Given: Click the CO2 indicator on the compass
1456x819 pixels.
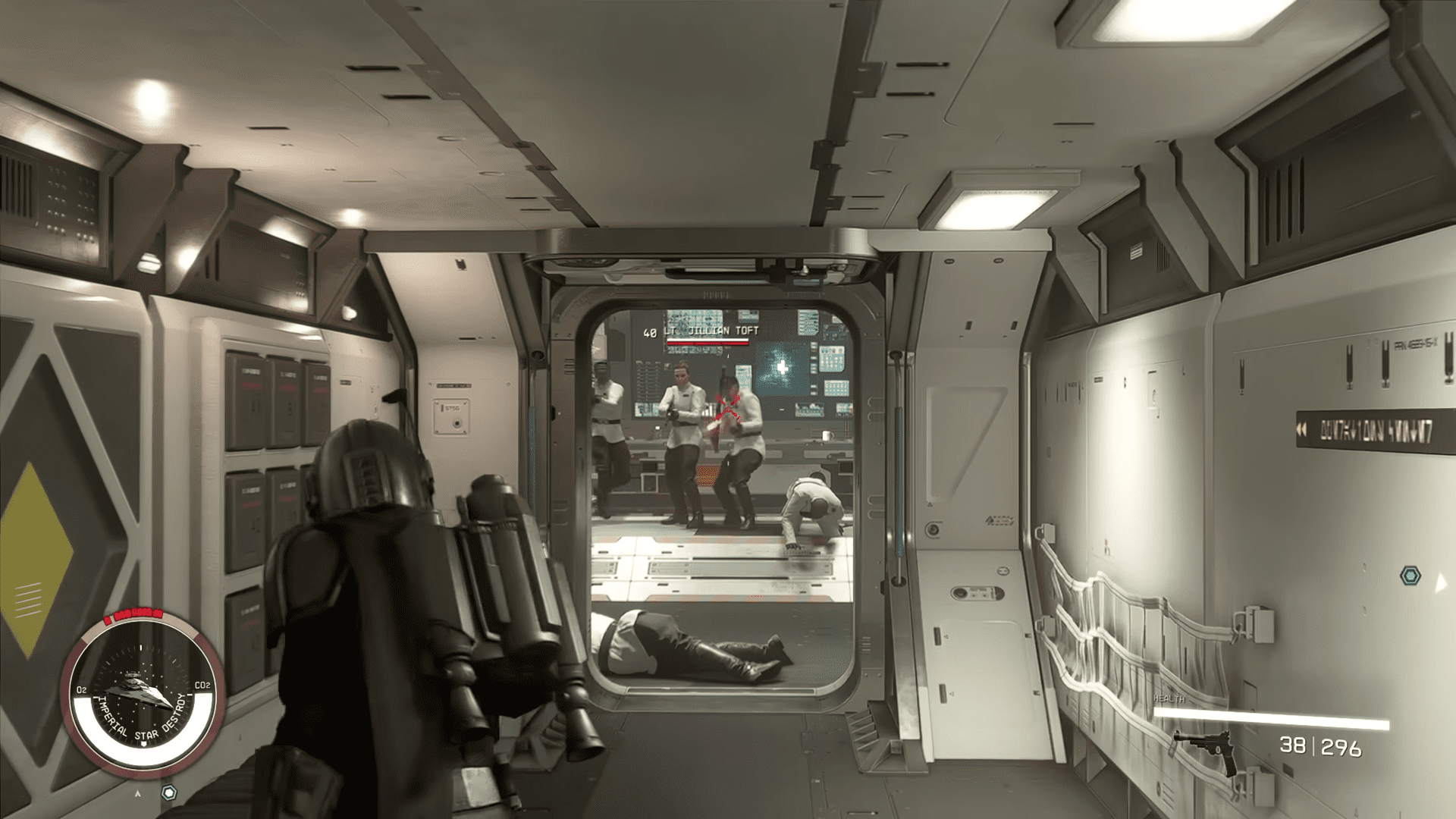Looking at the screenshot, I should [203, 686].
